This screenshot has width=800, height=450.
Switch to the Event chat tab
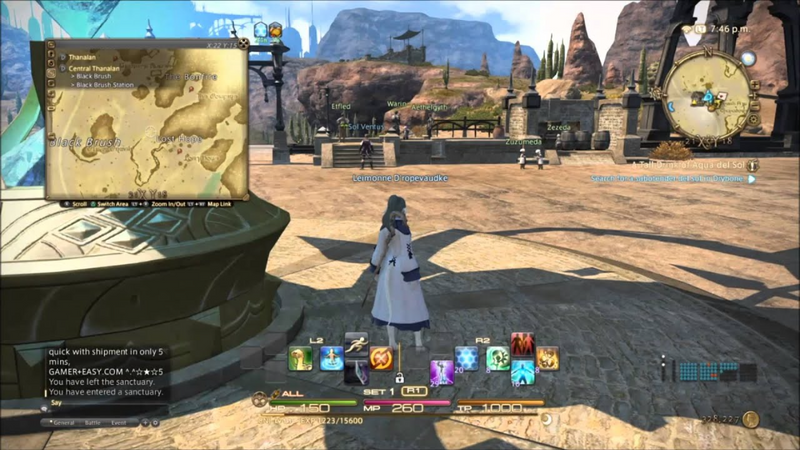119,423
